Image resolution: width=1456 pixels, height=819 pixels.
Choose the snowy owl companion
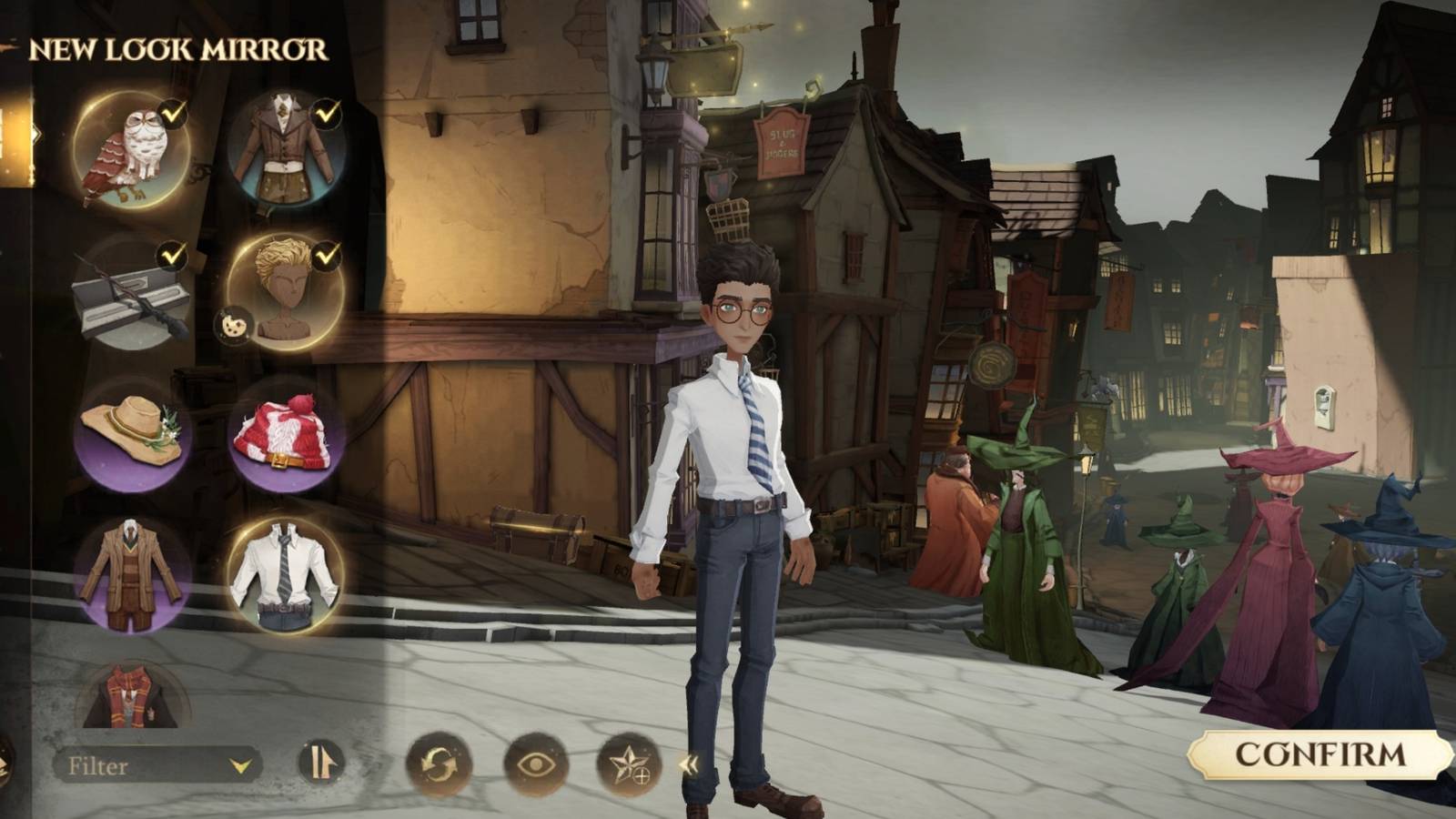click(x=127, y=148)
